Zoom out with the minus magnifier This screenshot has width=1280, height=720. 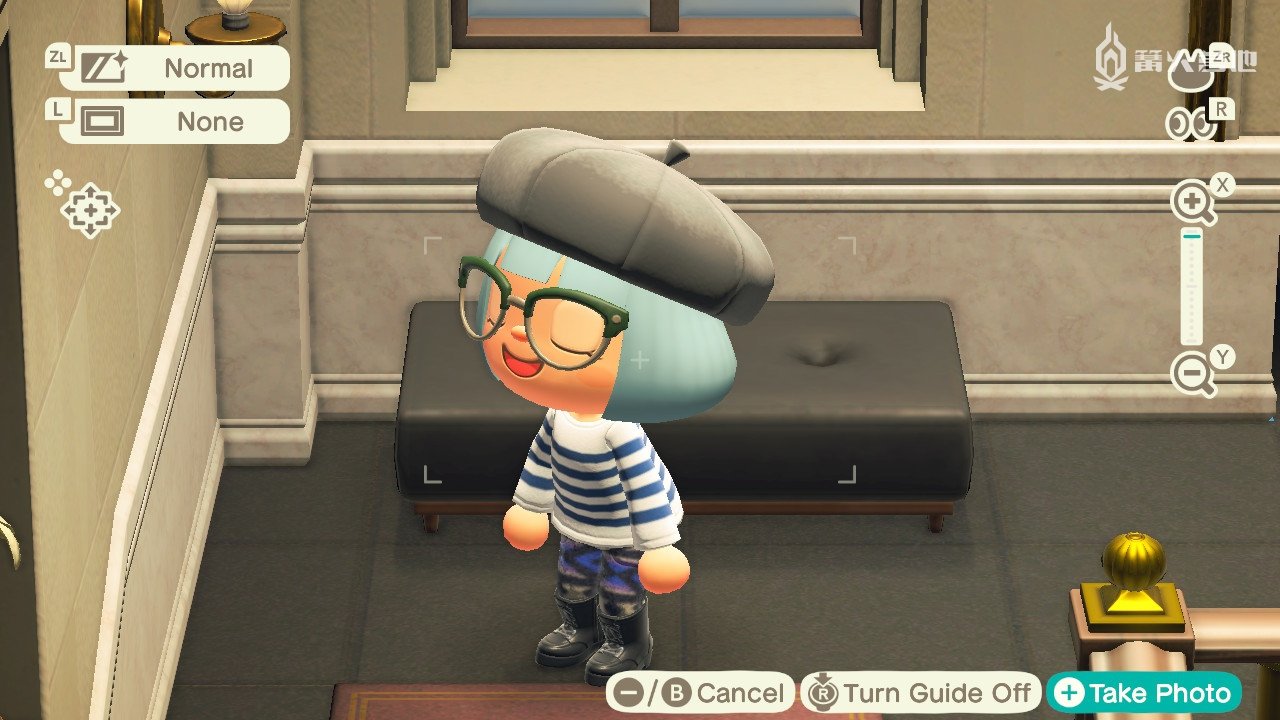1192,375
